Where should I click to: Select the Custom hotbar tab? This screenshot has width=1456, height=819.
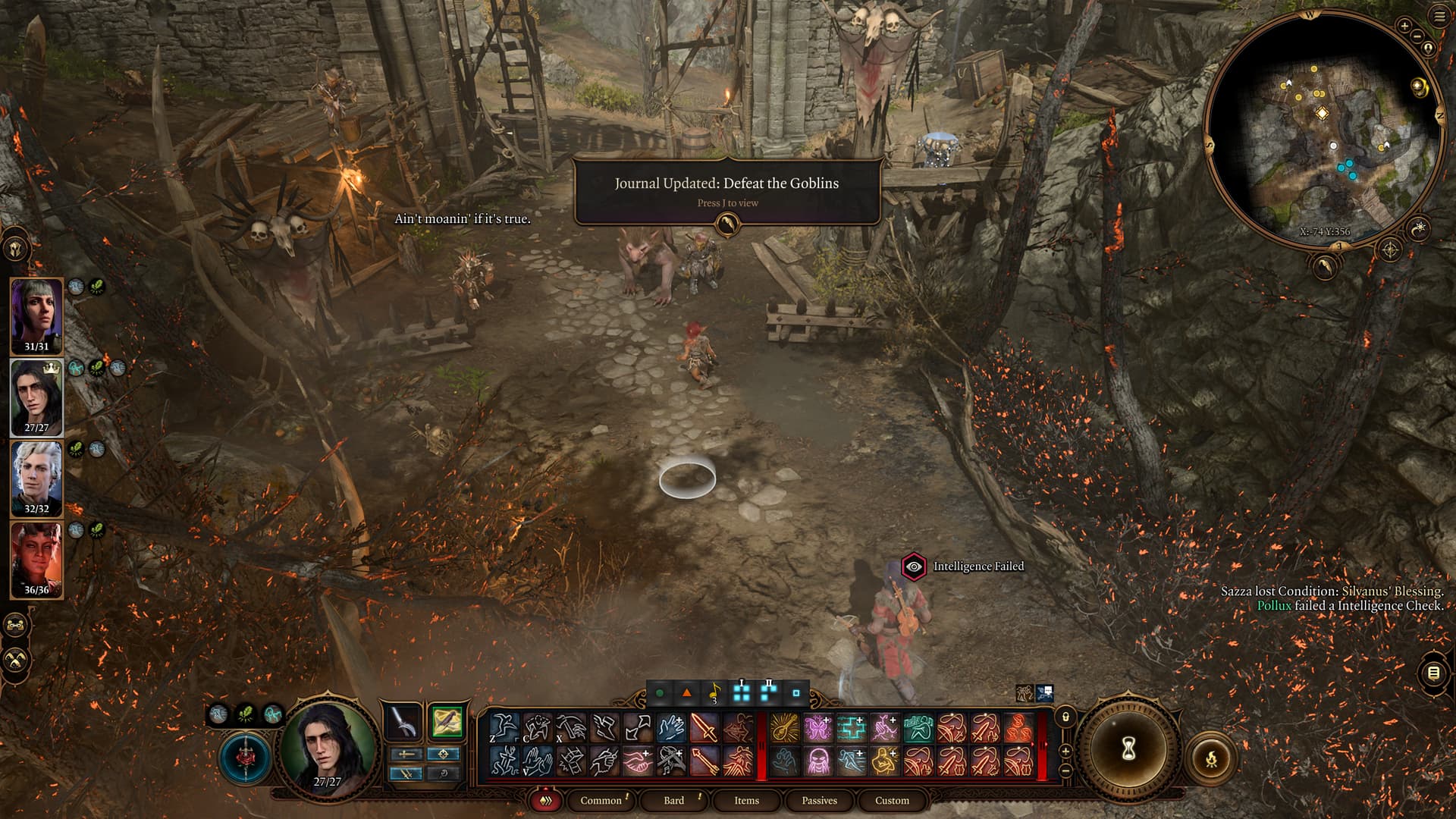click(892, 800)
